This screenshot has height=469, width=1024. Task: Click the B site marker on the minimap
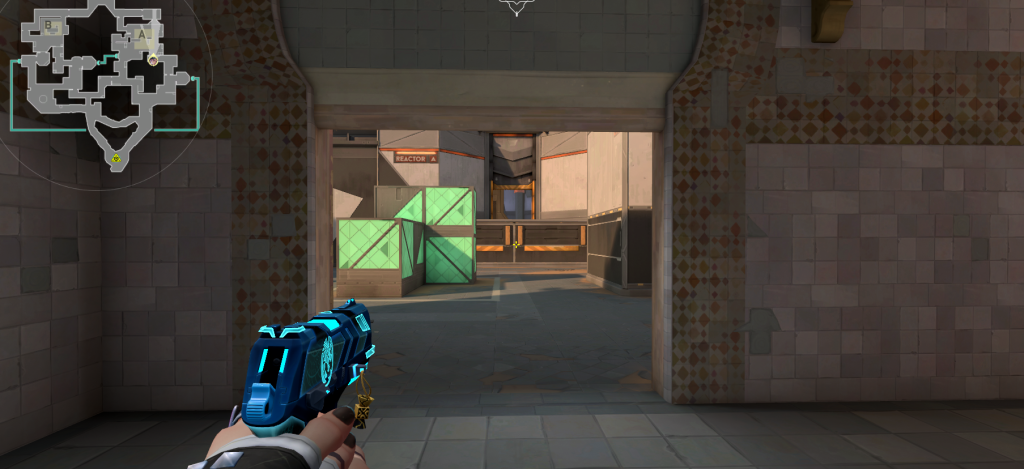coord(49,24)
